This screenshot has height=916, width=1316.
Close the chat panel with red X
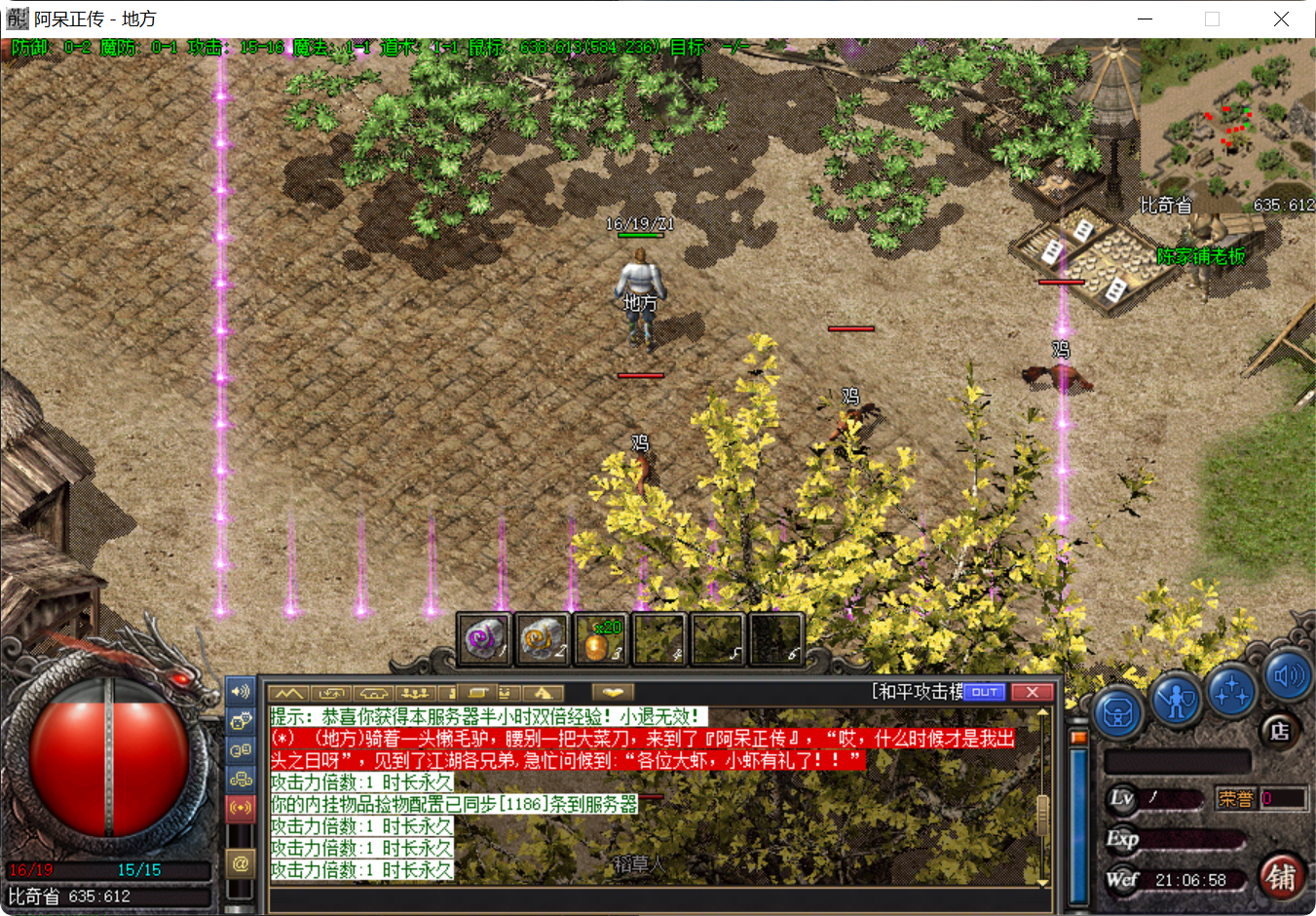(1034, 691)
